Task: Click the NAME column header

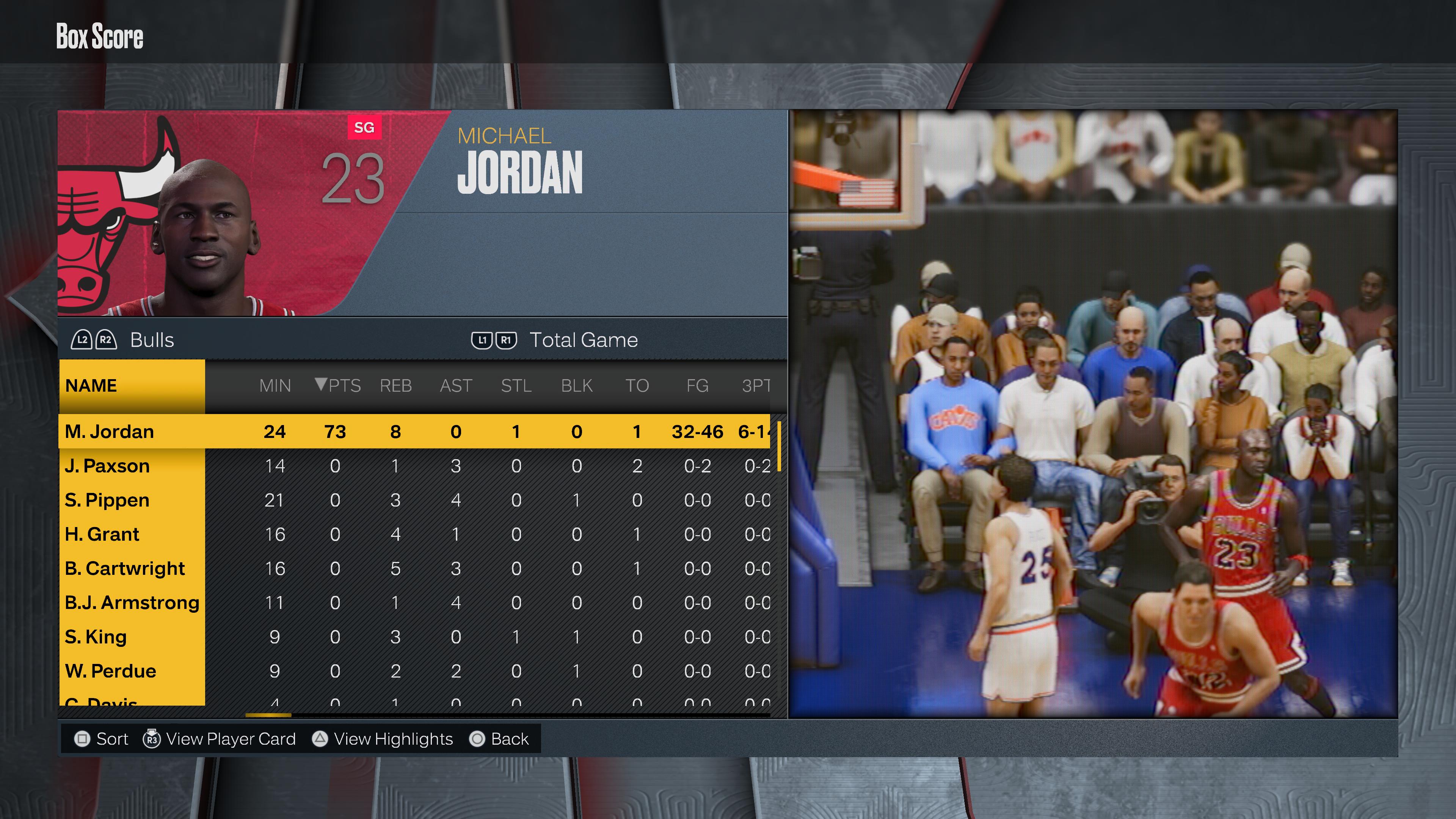Action: click(91, 386)
